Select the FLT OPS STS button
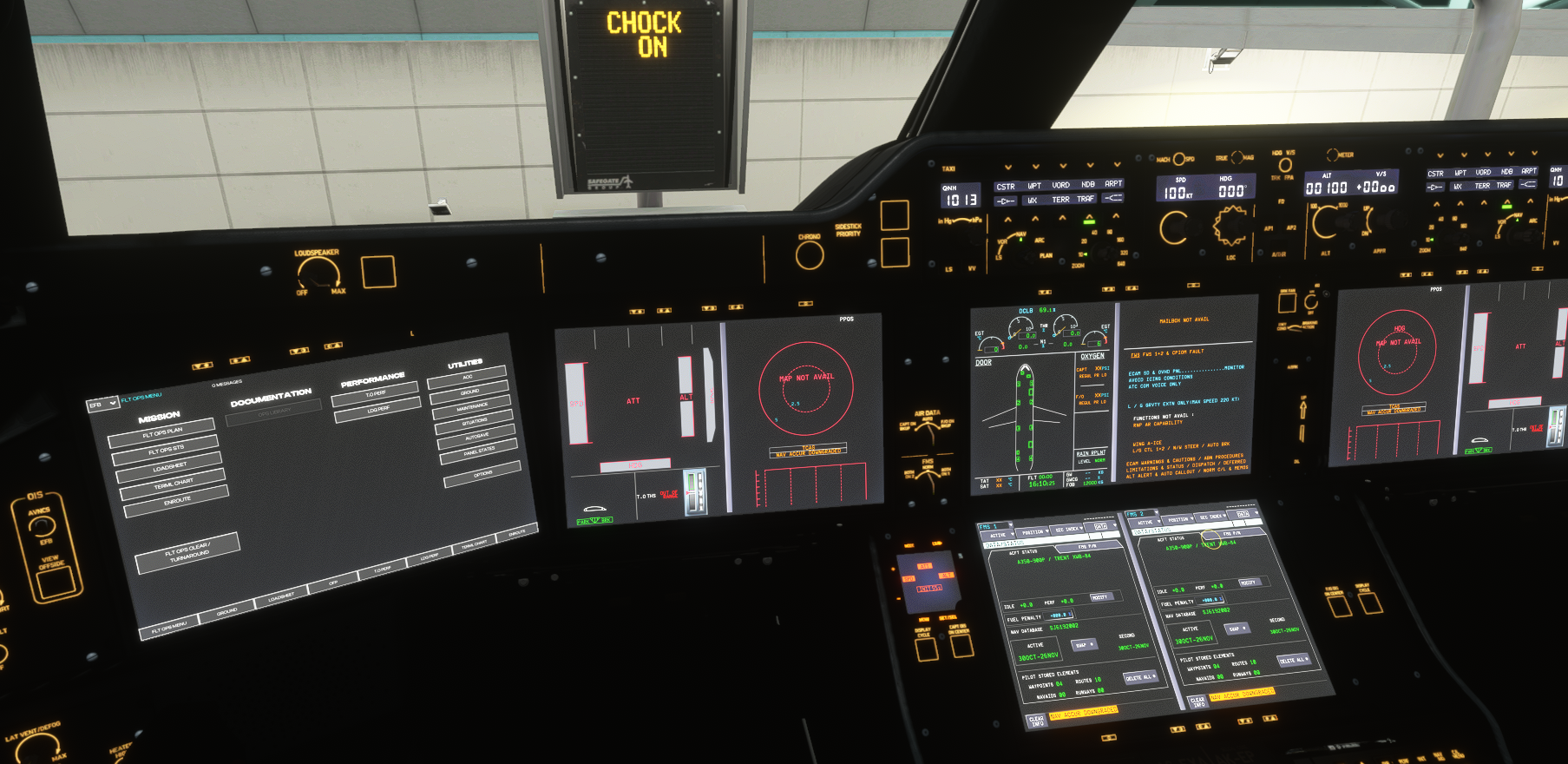This screenshot has height=764, width=1568. pos(165,450)
